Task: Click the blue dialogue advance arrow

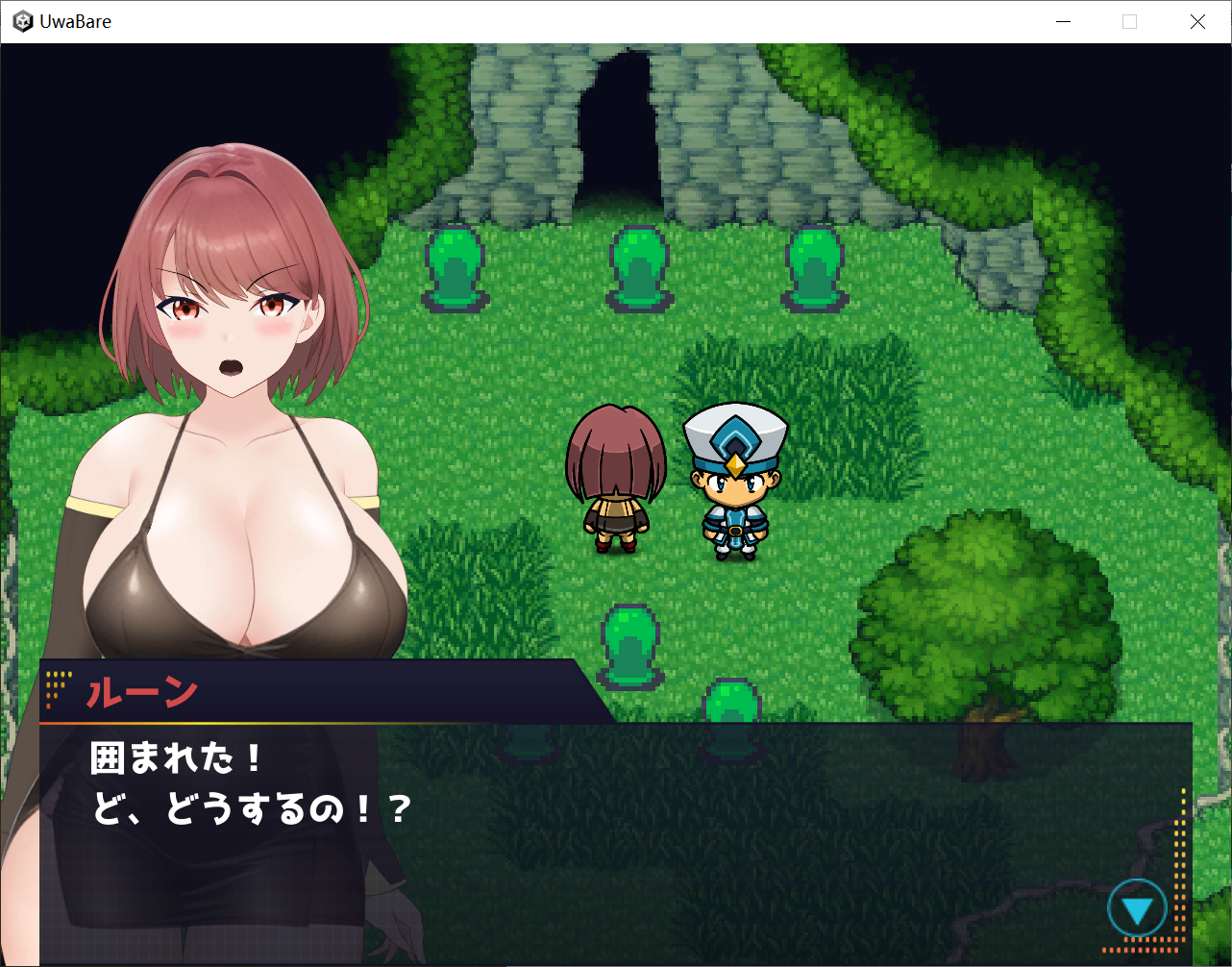Action: 1138,906
